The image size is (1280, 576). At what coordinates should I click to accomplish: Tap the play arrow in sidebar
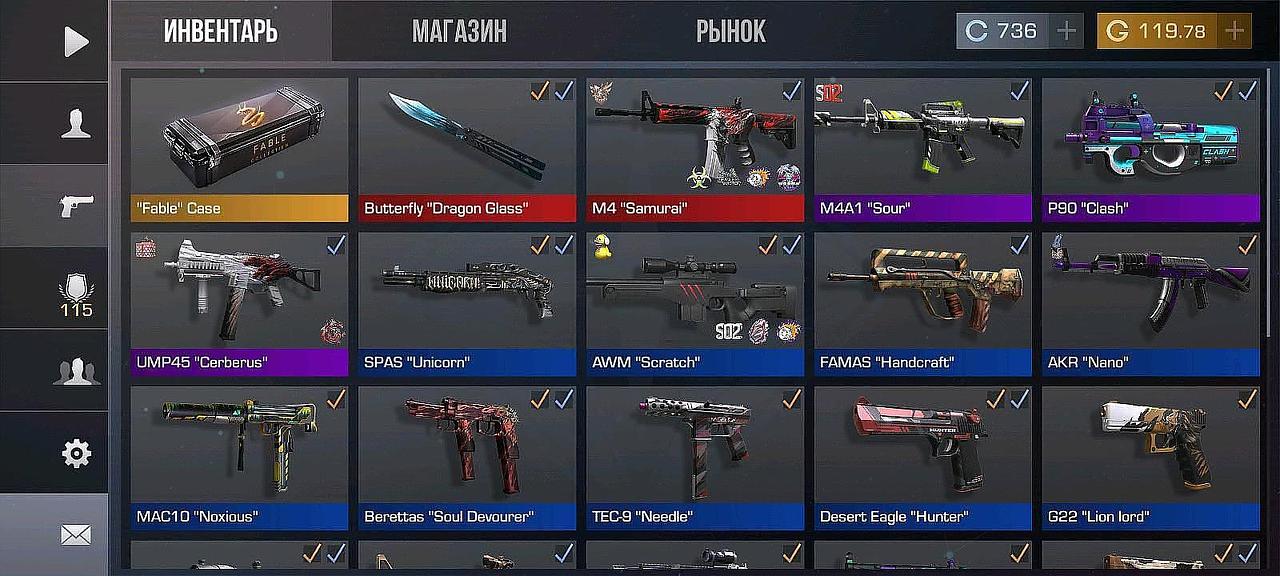(x=75, y=41)
